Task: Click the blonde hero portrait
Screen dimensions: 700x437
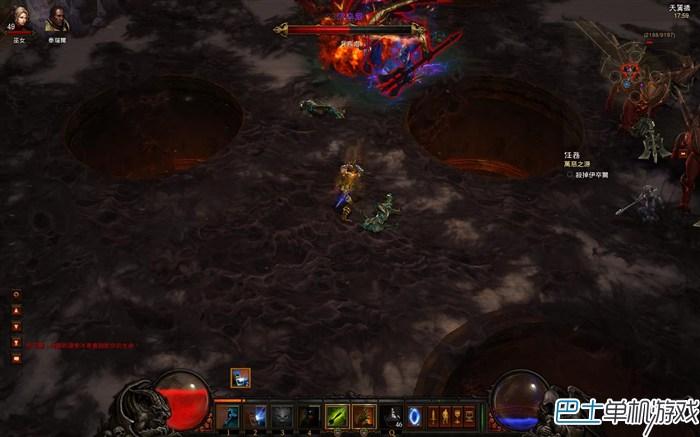Action: point(17,19)
